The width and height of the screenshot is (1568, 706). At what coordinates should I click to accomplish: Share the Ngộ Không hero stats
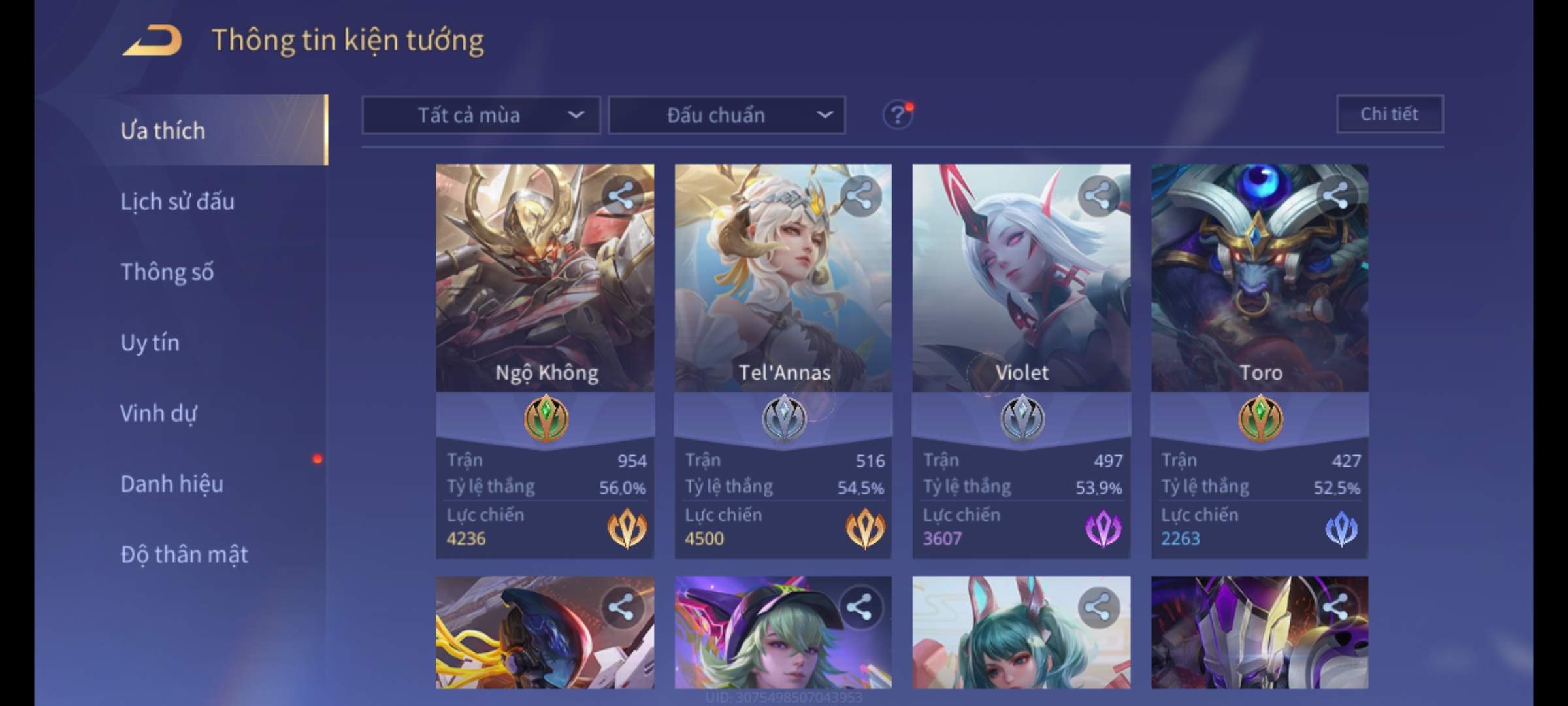pyautogui.click(x=621, y=195)
